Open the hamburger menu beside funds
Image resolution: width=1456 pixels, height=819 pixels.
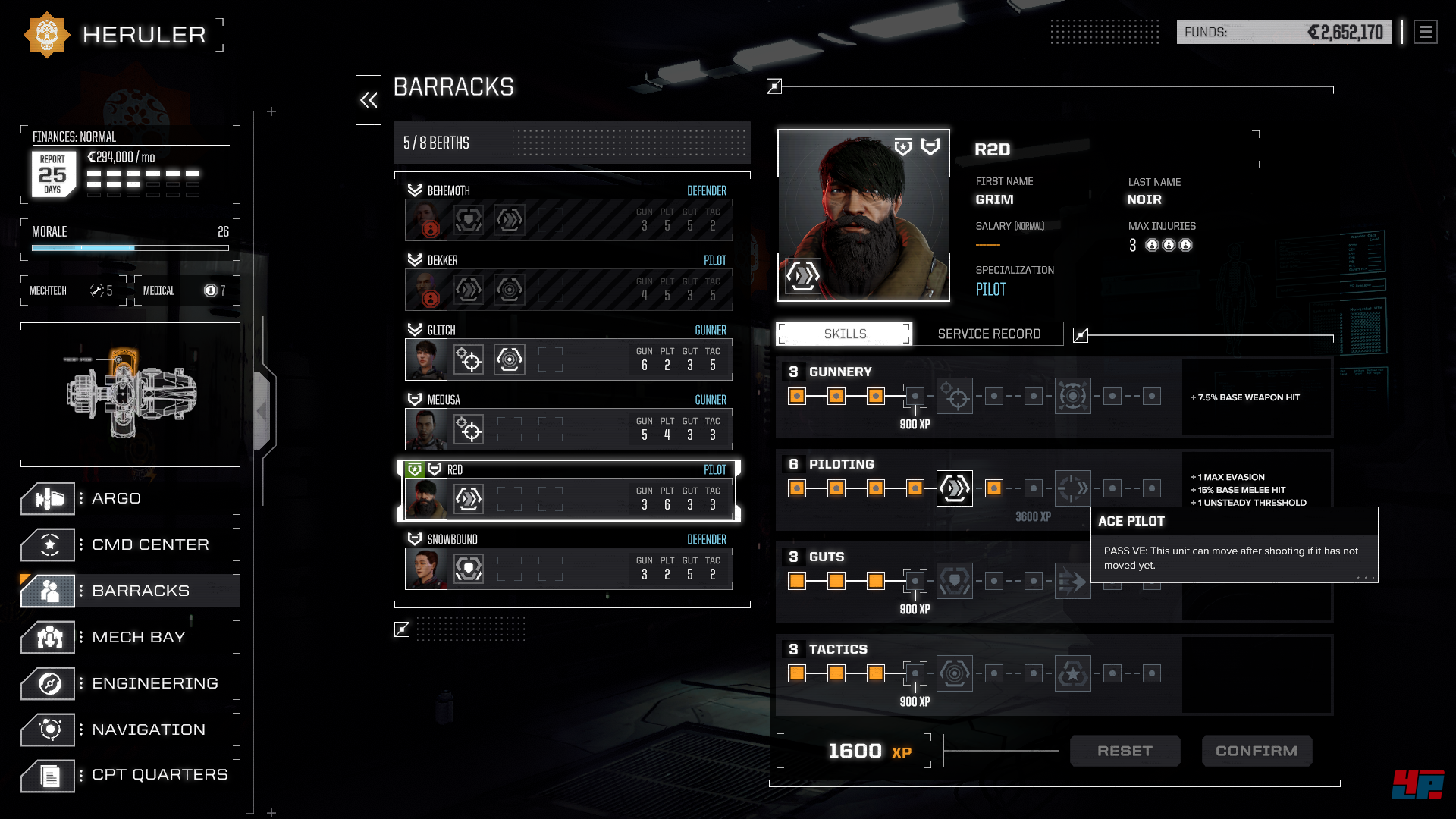coord(1425,33)
